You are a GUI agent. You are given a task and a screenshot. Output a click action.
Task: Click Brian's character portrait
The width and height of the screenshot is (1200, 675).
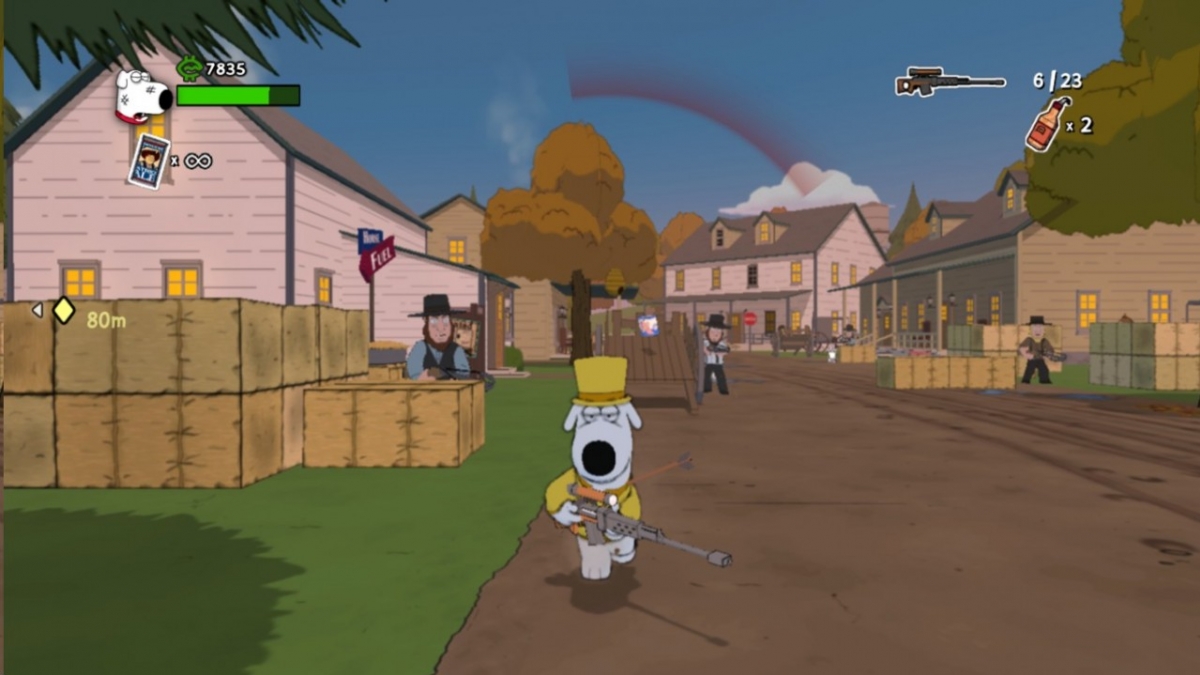pos(141,97)
